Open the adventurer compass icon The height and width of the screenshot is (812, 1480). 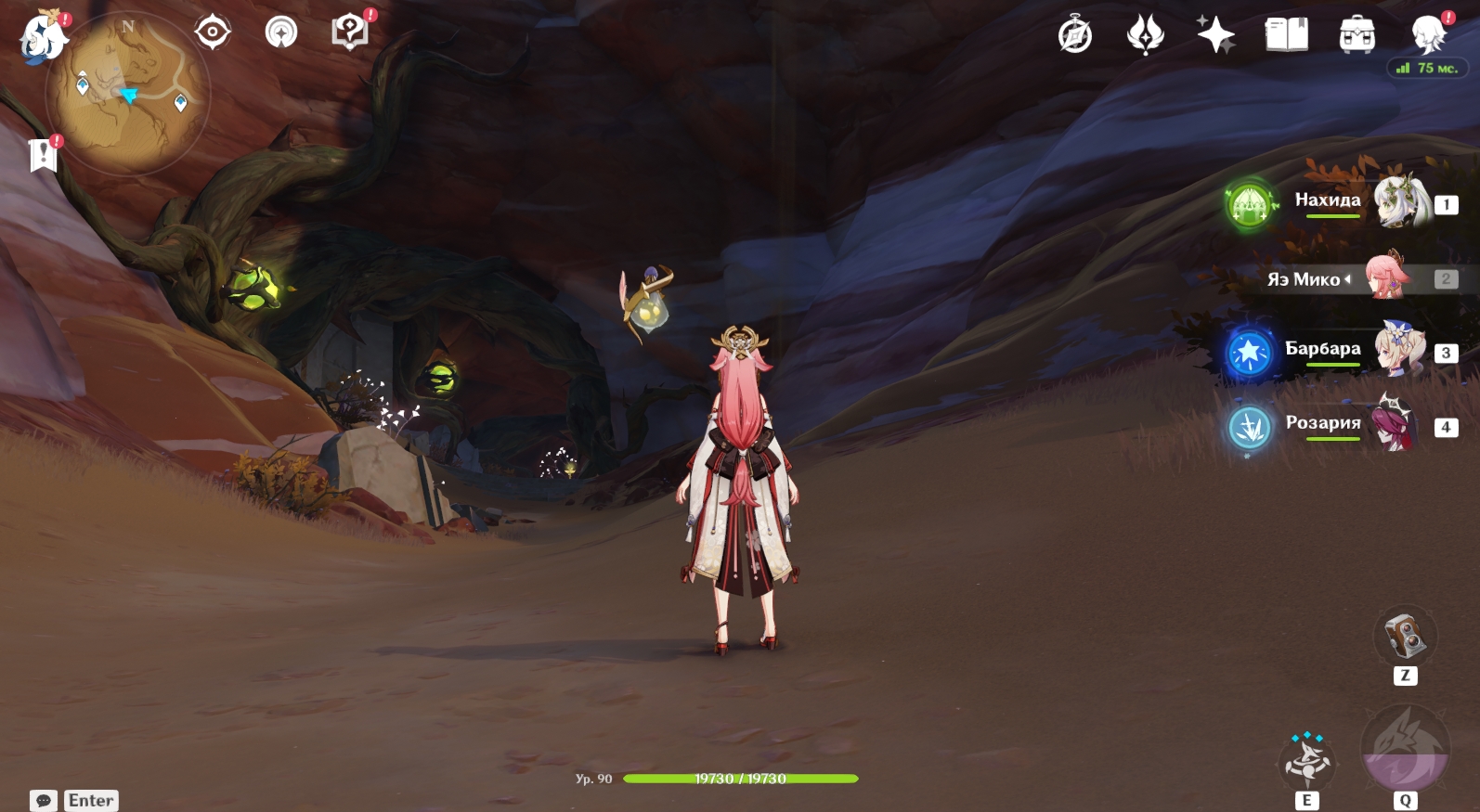pos(1075,35)
